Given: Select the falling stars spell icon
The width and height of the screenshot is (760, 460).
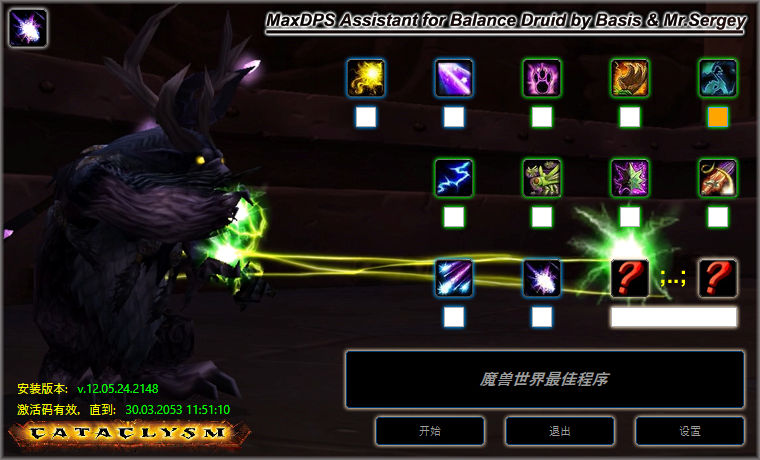Looking at the screenshot, I should pyautogui.click(x=454, y=278).
